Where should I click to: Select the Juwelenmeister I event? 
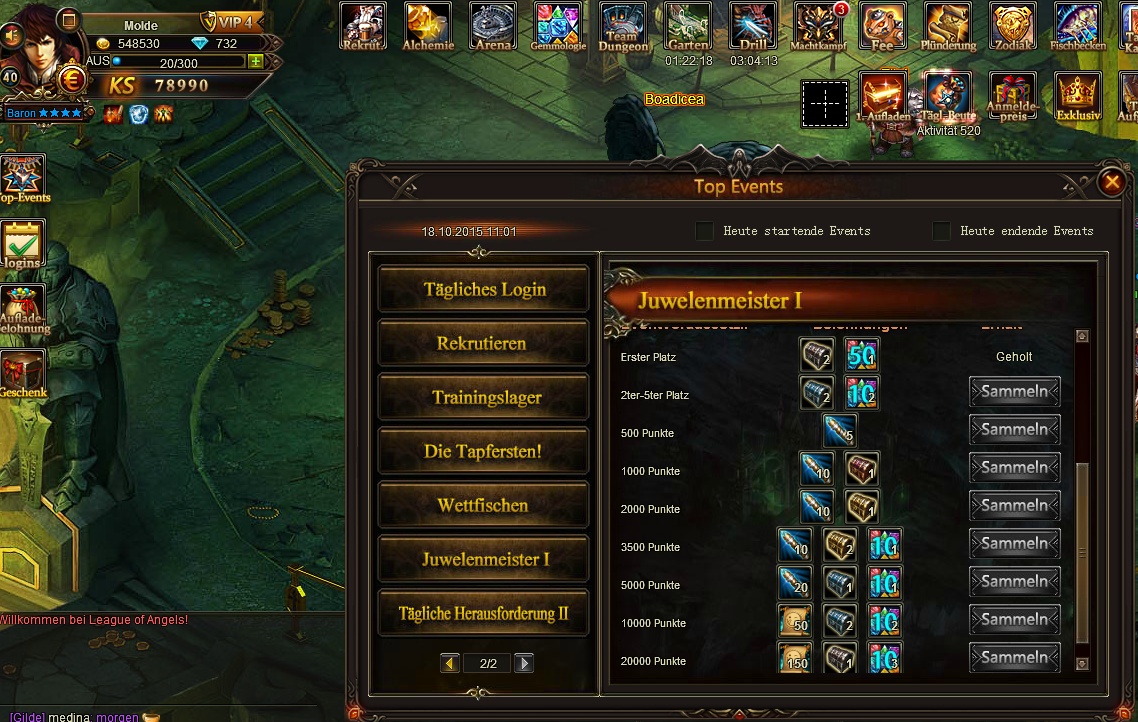click(484, 559)
